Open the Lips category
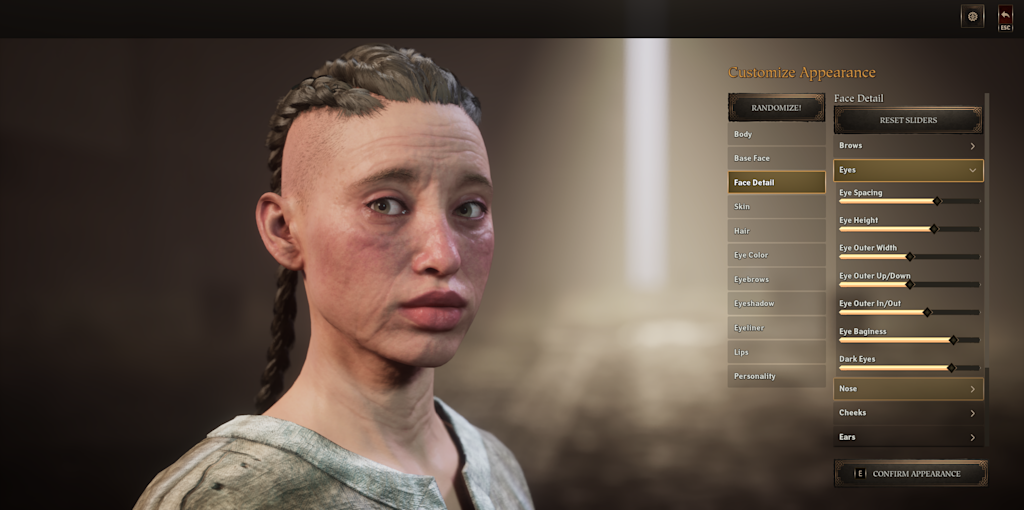1024x510 pixels. 776,352
